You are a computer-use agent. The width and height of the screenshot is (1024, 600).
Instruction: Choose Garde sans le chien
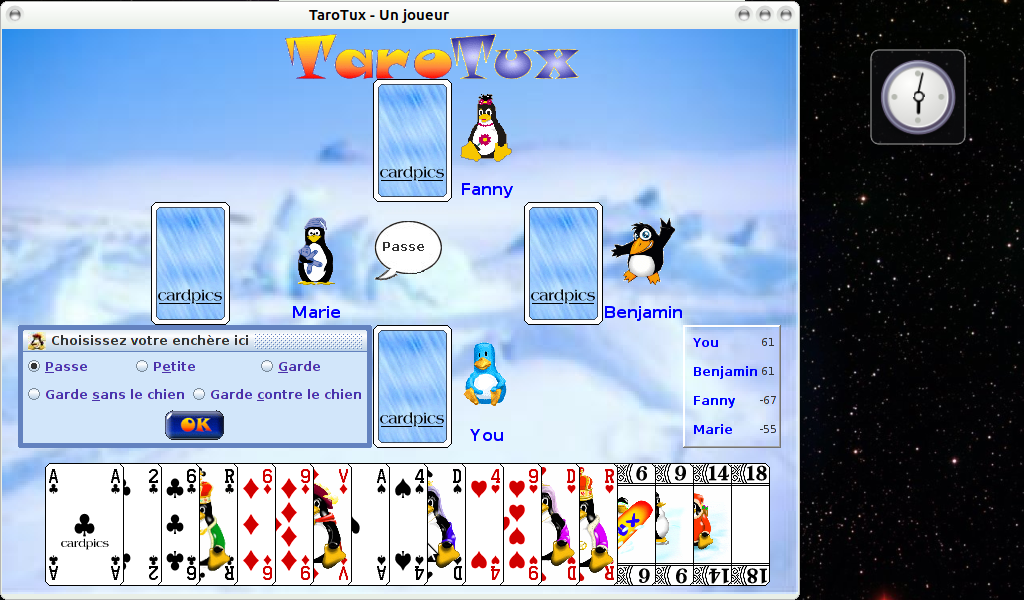34,395
